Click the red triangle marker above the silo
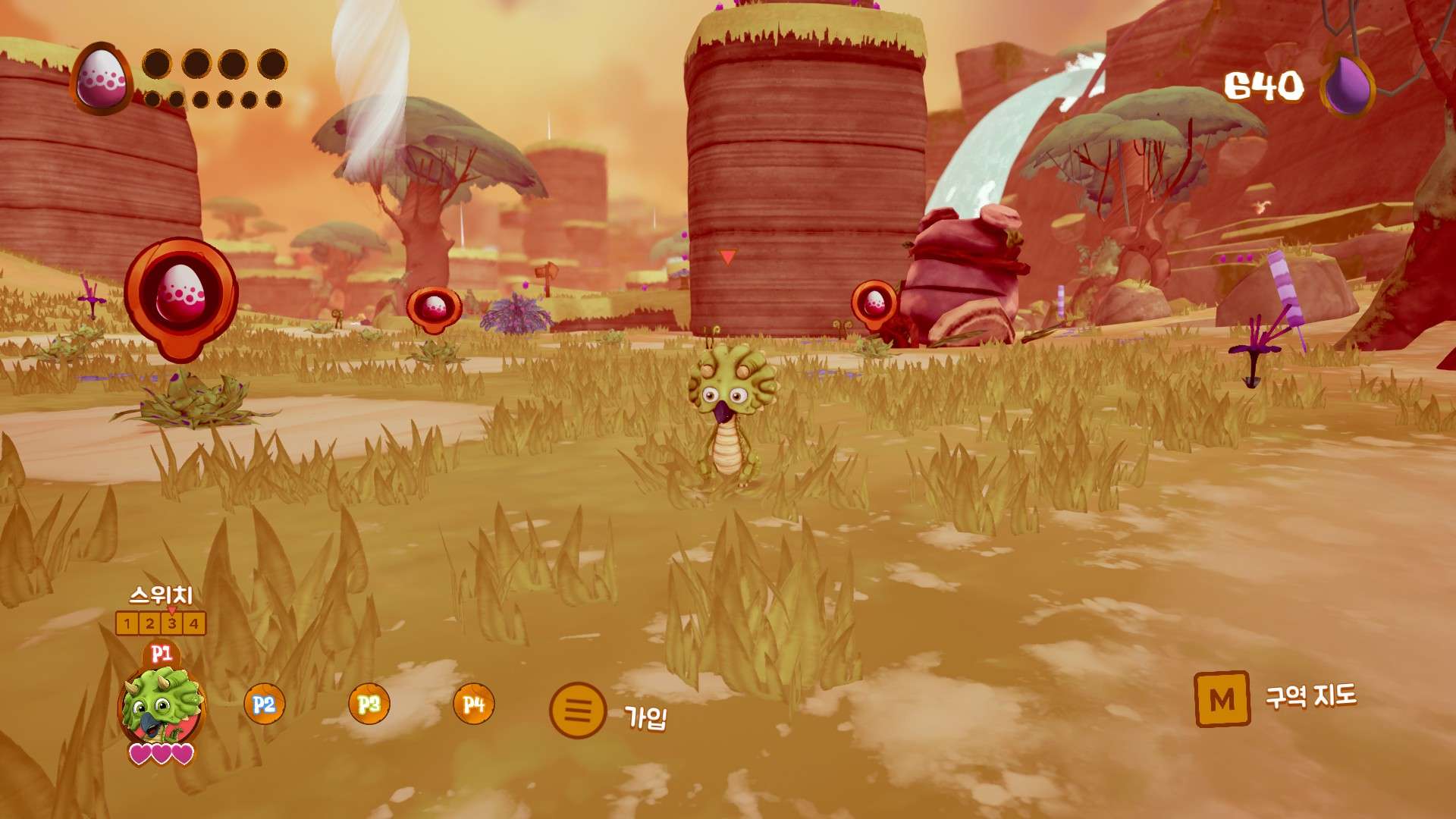1456x819 pixels. [x=727, y=255]
